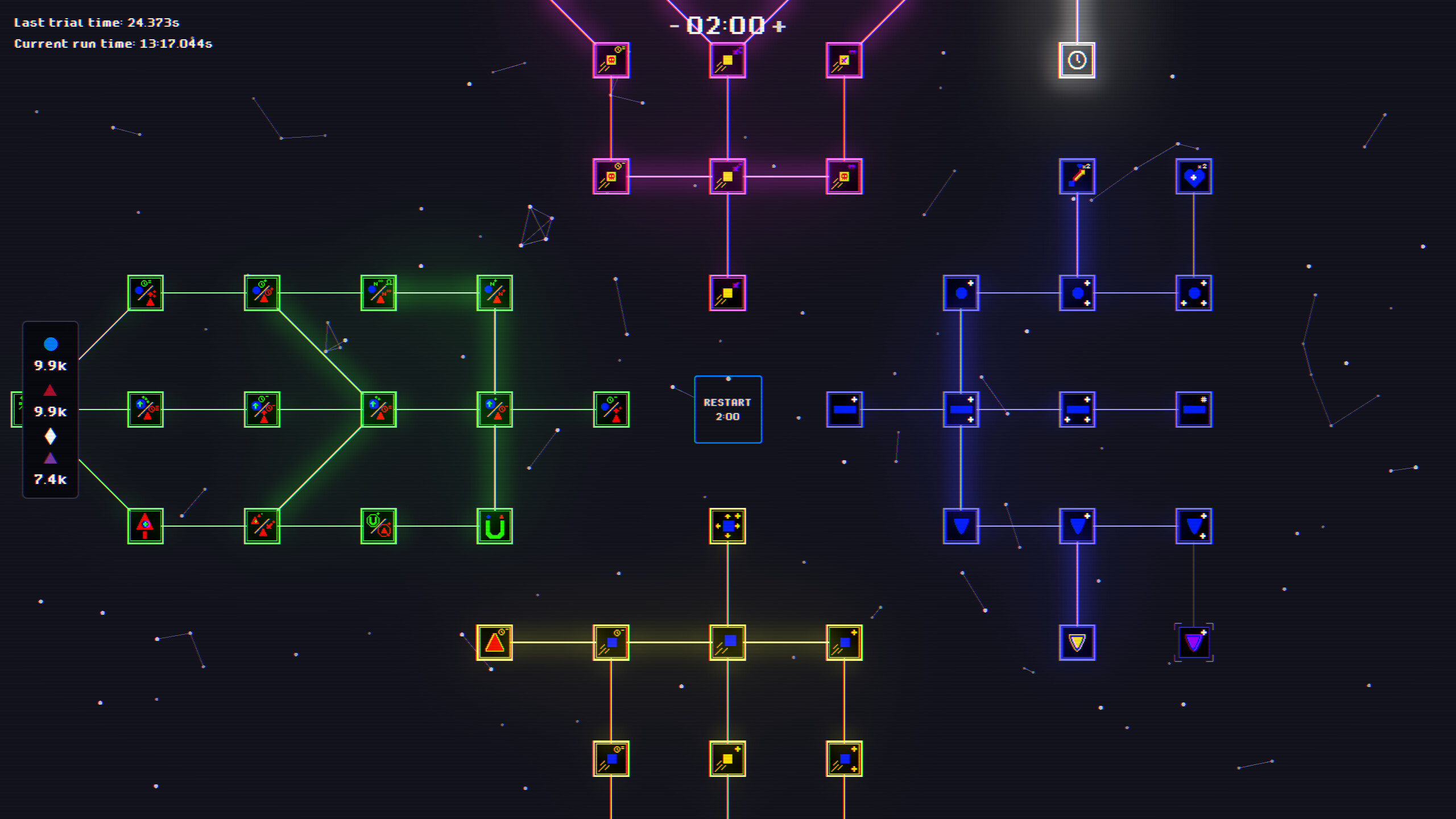Toggle the glowing green red-triangle upgrade node

tap(145, 526)
